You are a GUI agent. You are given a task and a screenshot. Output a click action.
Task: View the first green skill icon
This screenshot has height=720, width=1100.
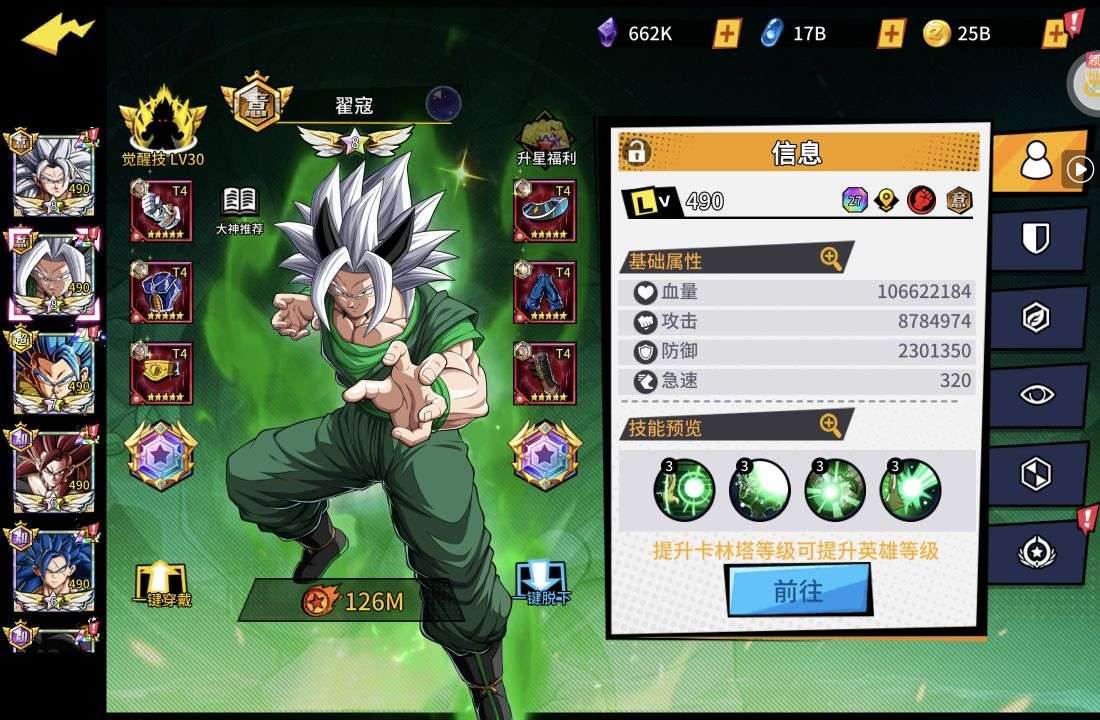[684, 490]
